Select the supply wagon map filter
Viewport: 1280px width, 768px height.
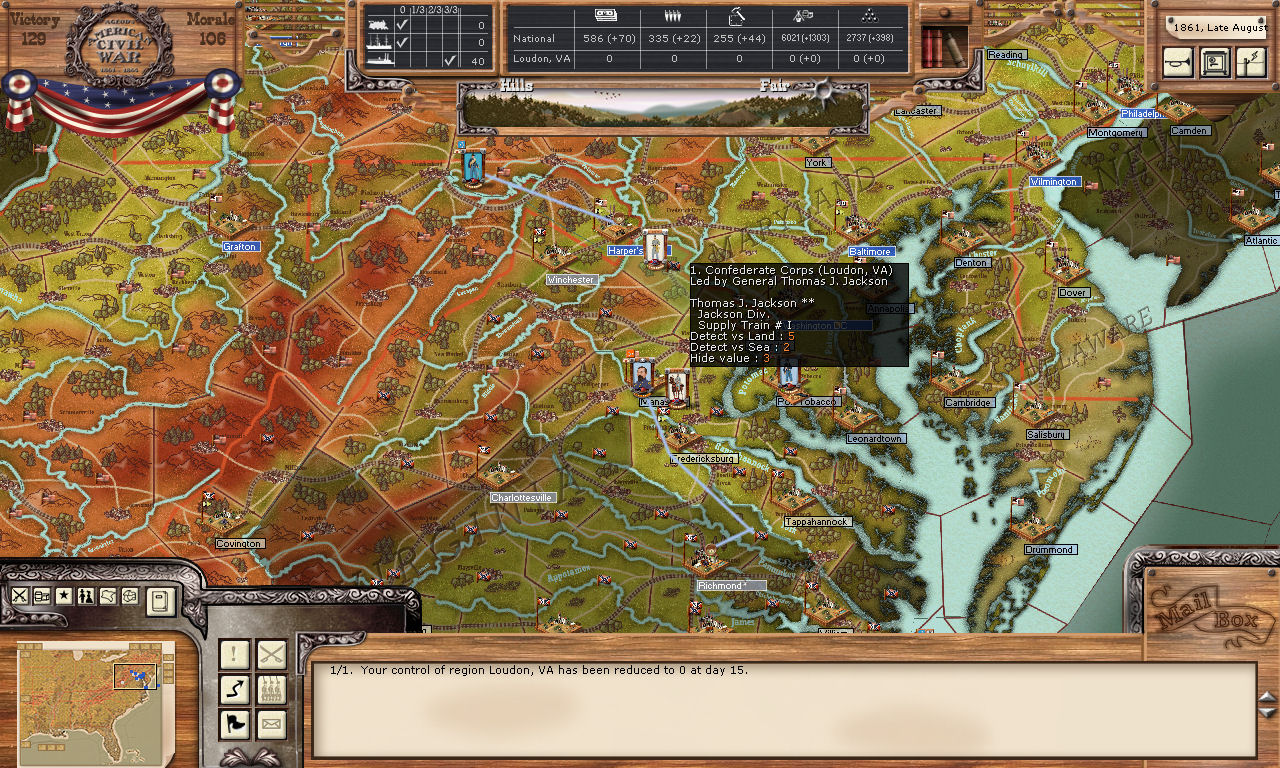(x=42, y=596)
